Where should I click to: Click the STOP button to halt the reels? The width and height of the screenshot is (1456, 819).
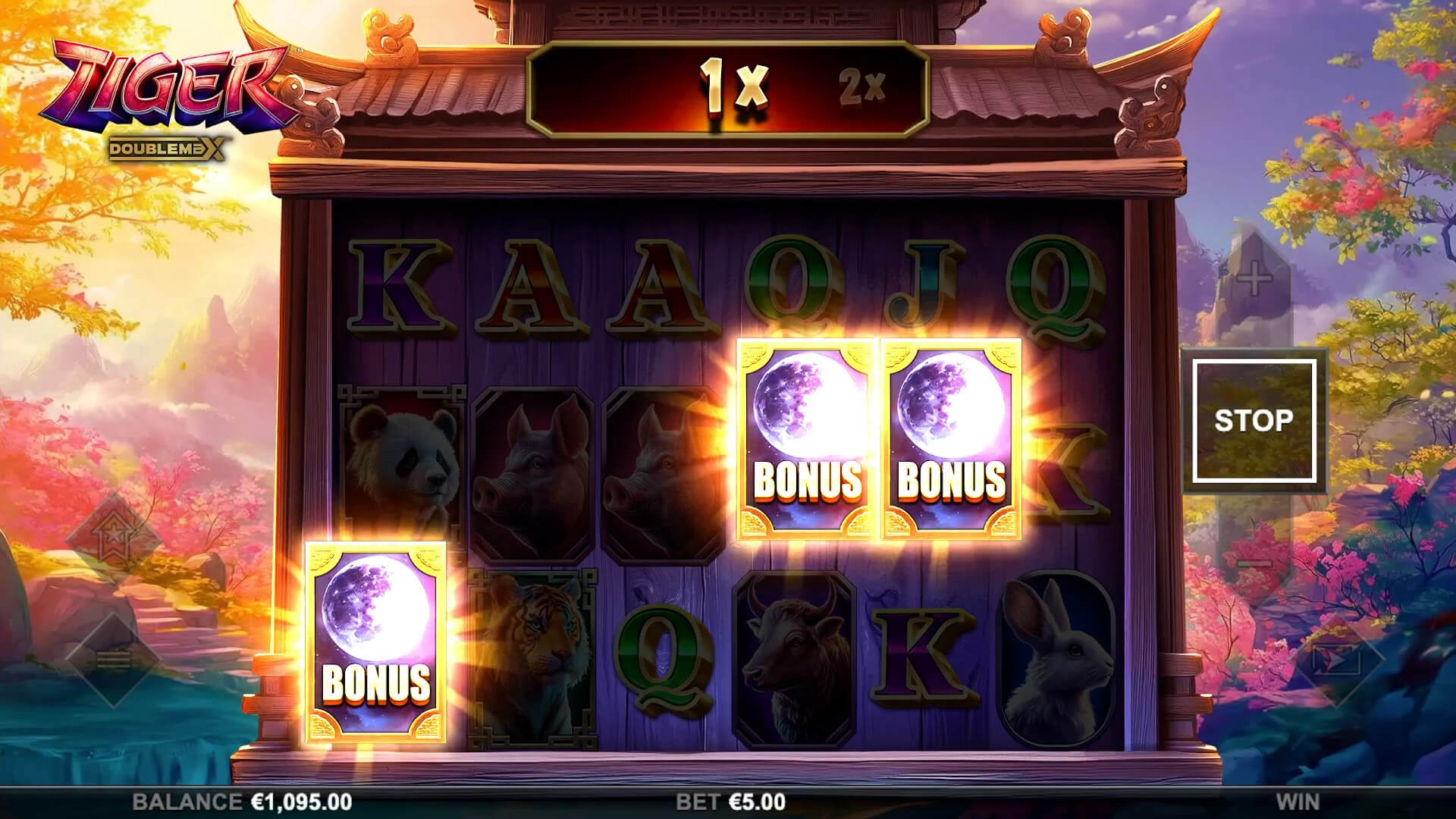coord(1254,421)
